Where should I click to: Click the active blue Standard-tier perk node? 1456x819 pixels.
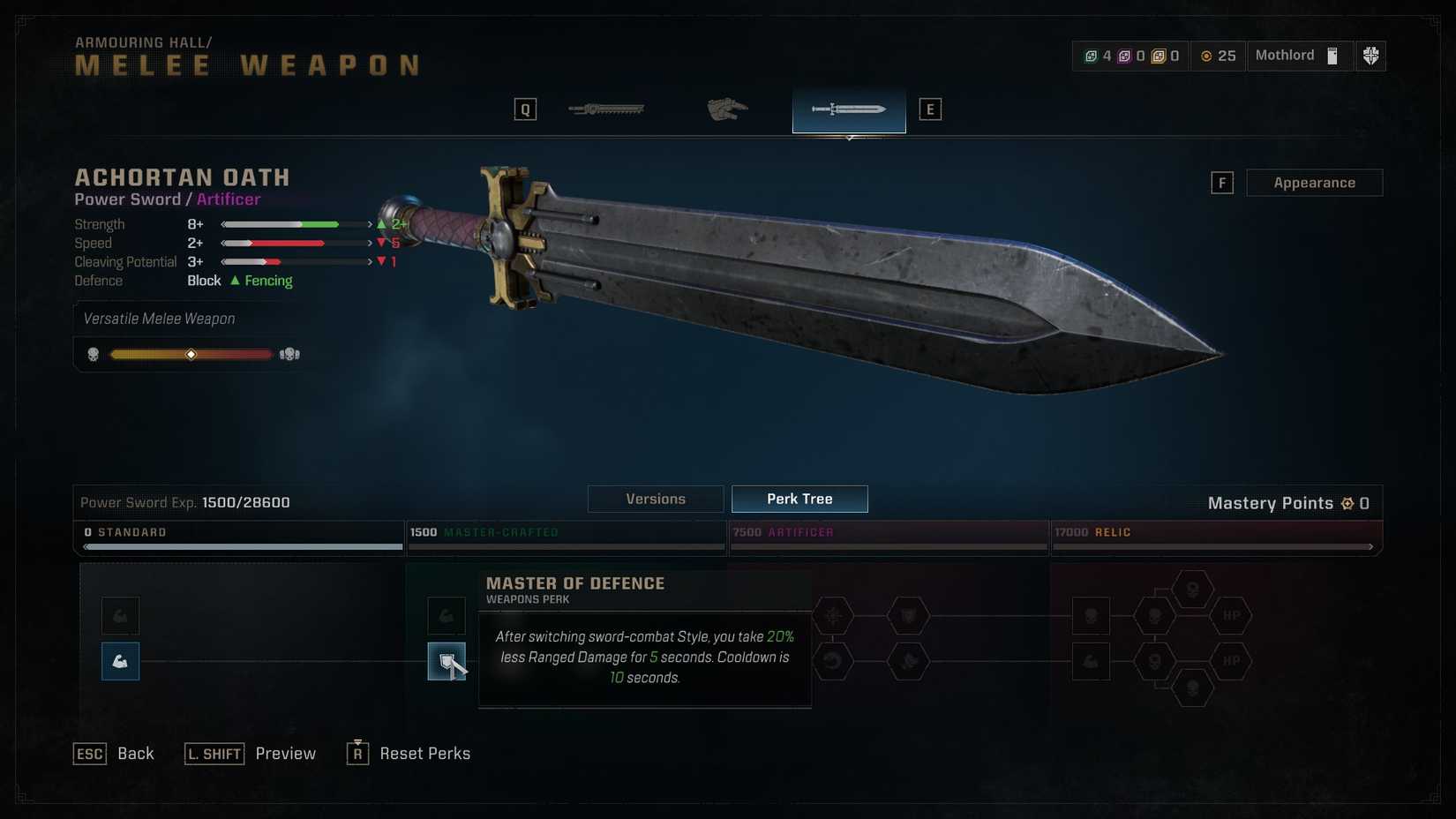click(120, 661)
